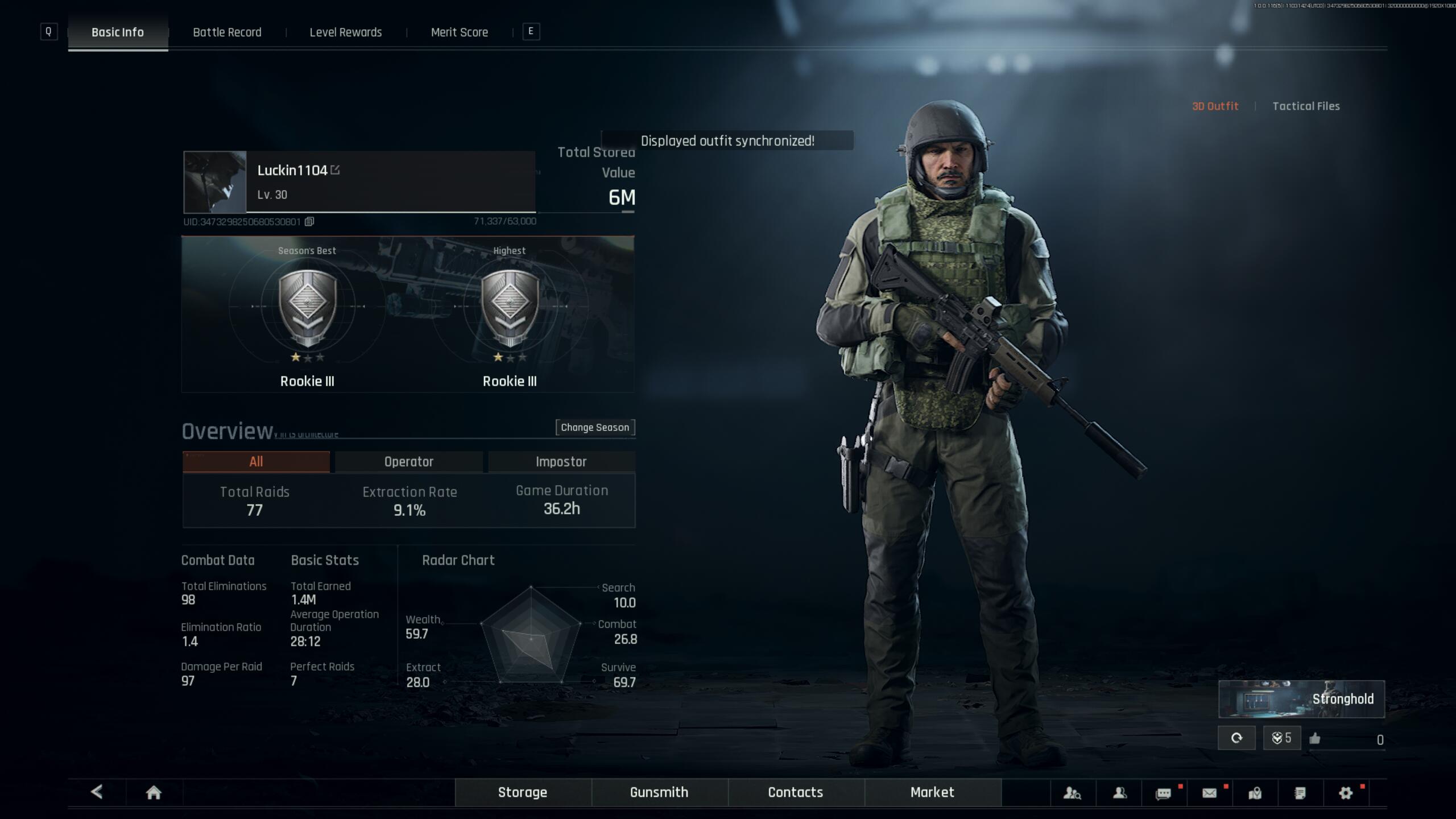This screenshot has width=1456, height=819.
Task: Switch to the Merit Score tab
Action: (x=460, y=32)
